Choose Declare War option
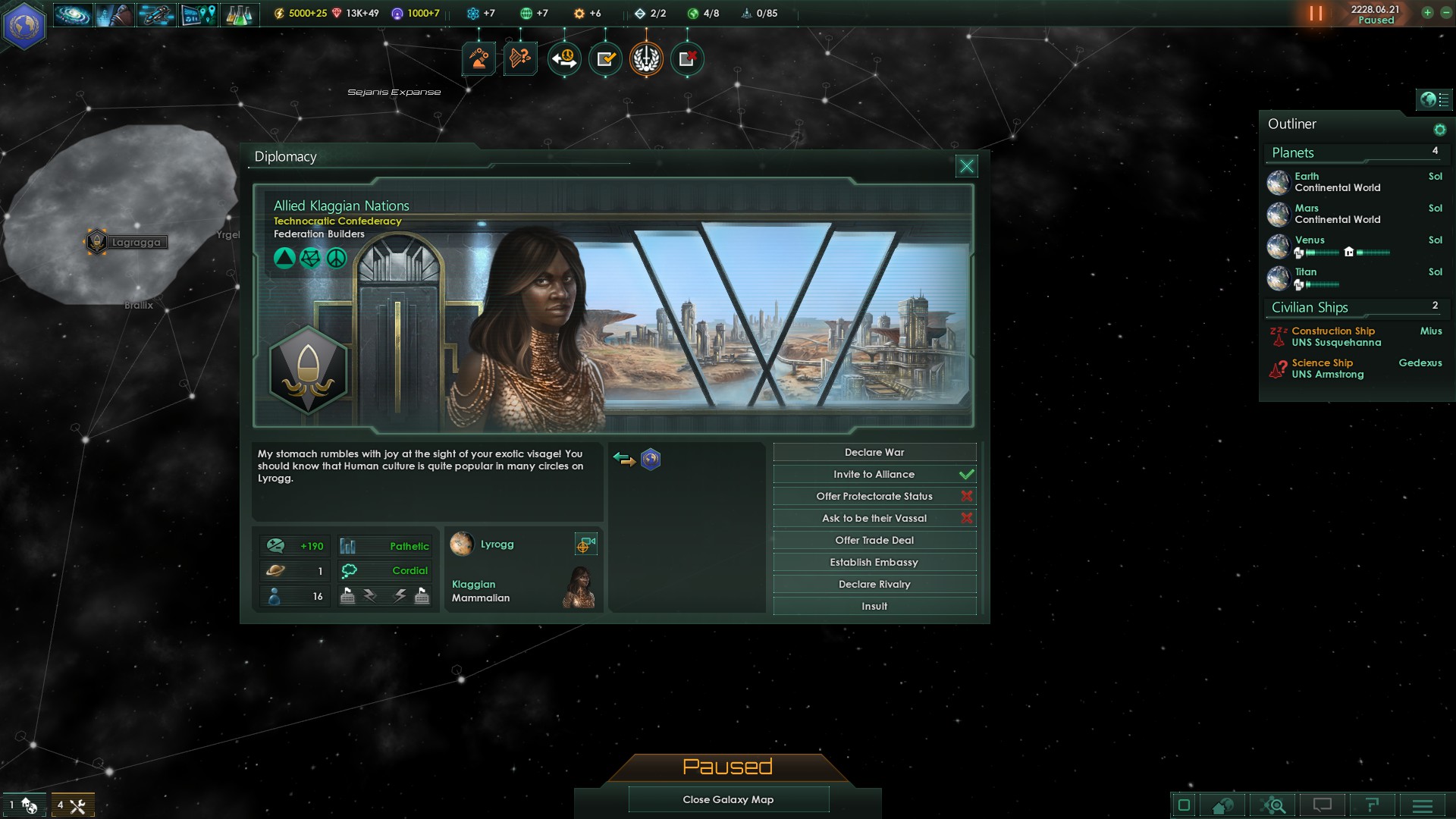Viewport: 1456px width, 819px height. pyautogui.click(x=874, y=453)
